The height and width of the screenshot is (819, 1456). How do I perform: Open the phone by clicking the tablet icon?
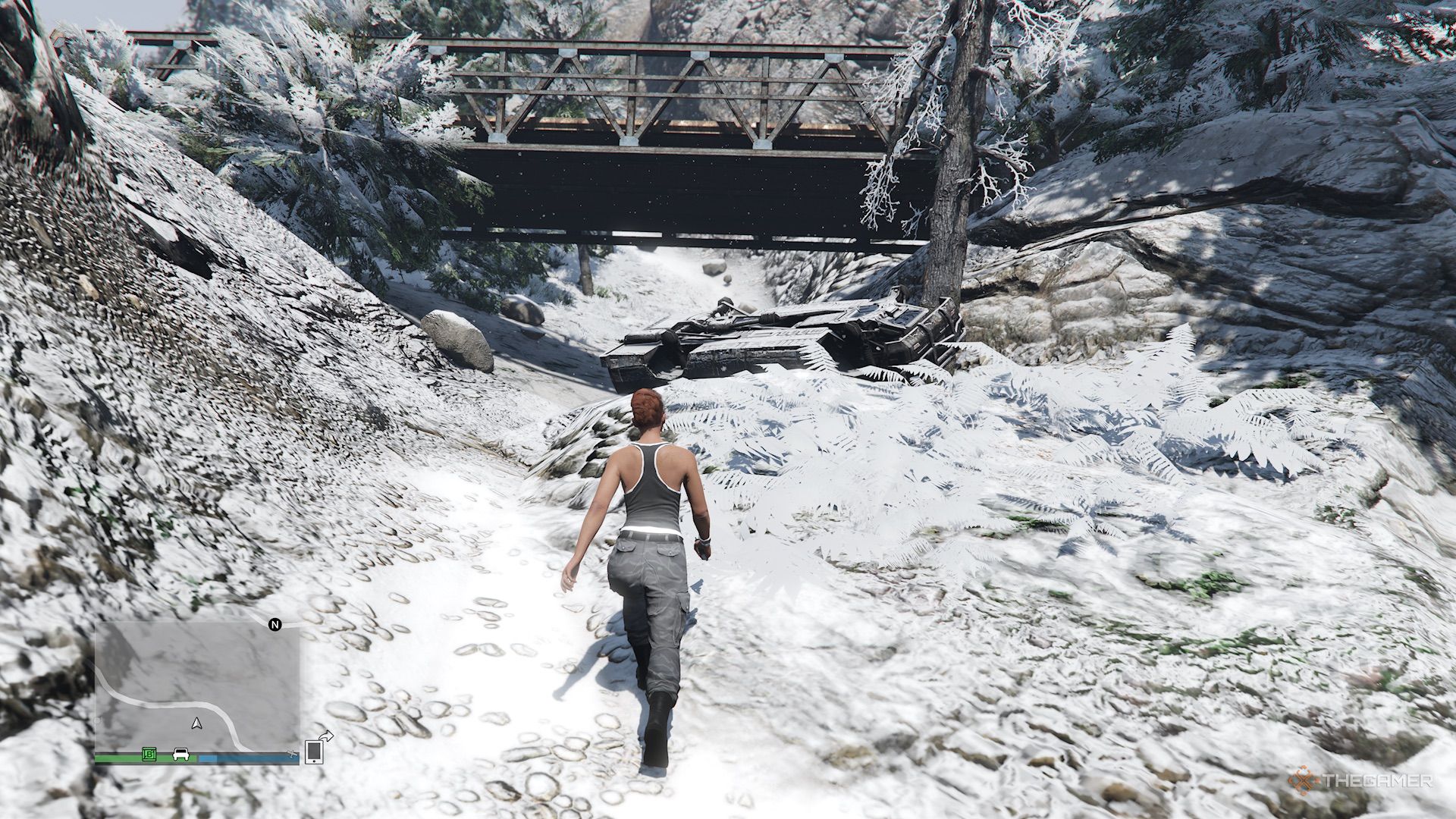click(314, 752)
